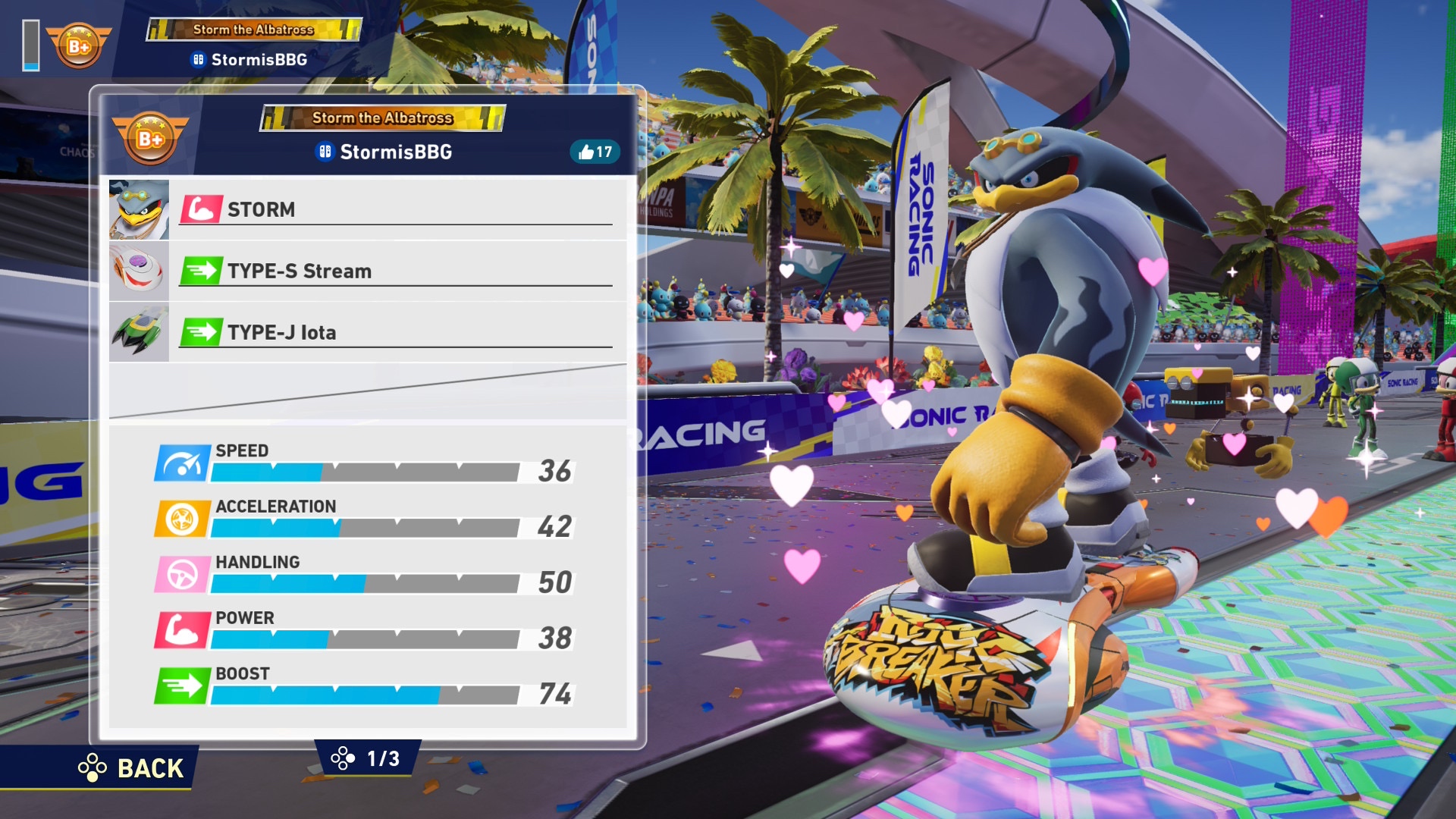Image resolution: width=1456 pixels, height=819 pixels.
Task: Click the BACK button
Action: click(x=133, y=767)
